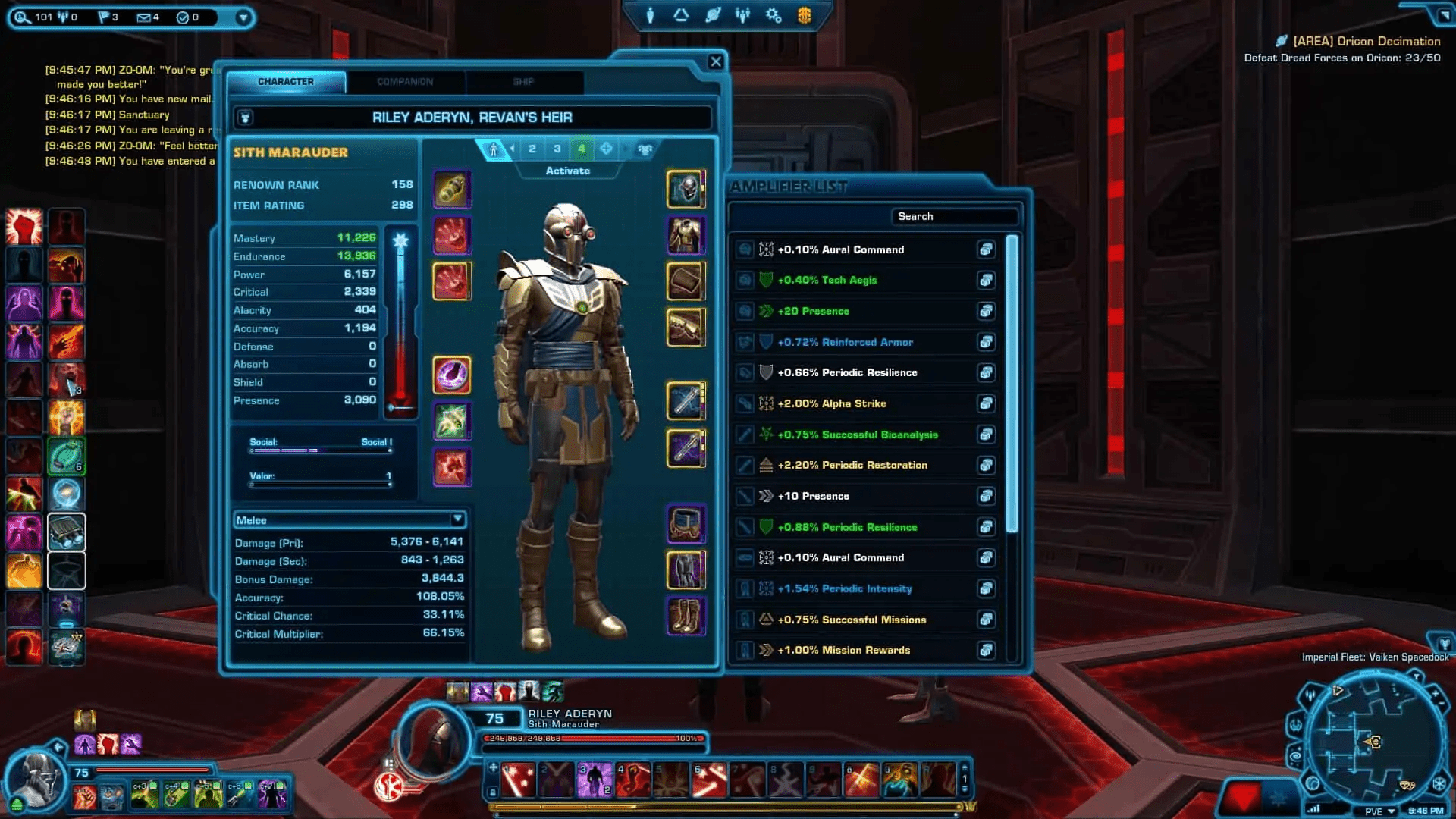Open preferences with the gear icon
This screenshot has width=1456, height=819.
773,14
